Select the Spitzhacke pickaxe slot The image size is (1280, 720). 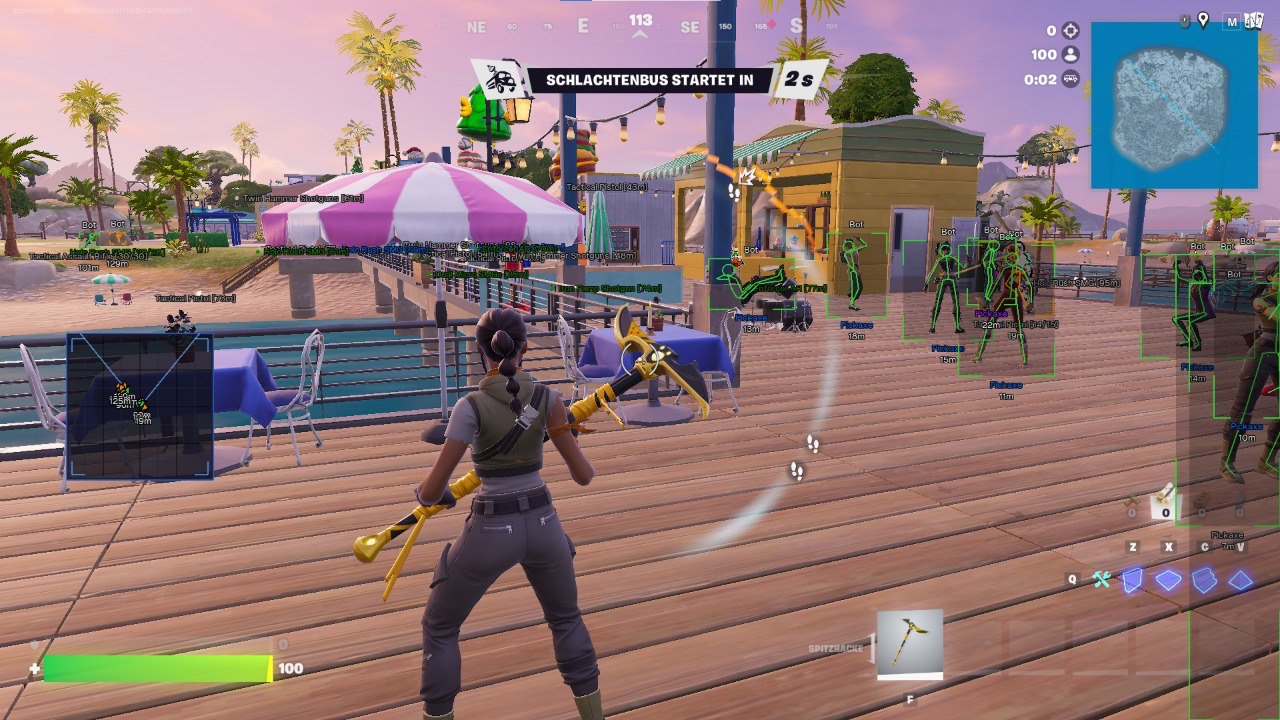point(909,644)
